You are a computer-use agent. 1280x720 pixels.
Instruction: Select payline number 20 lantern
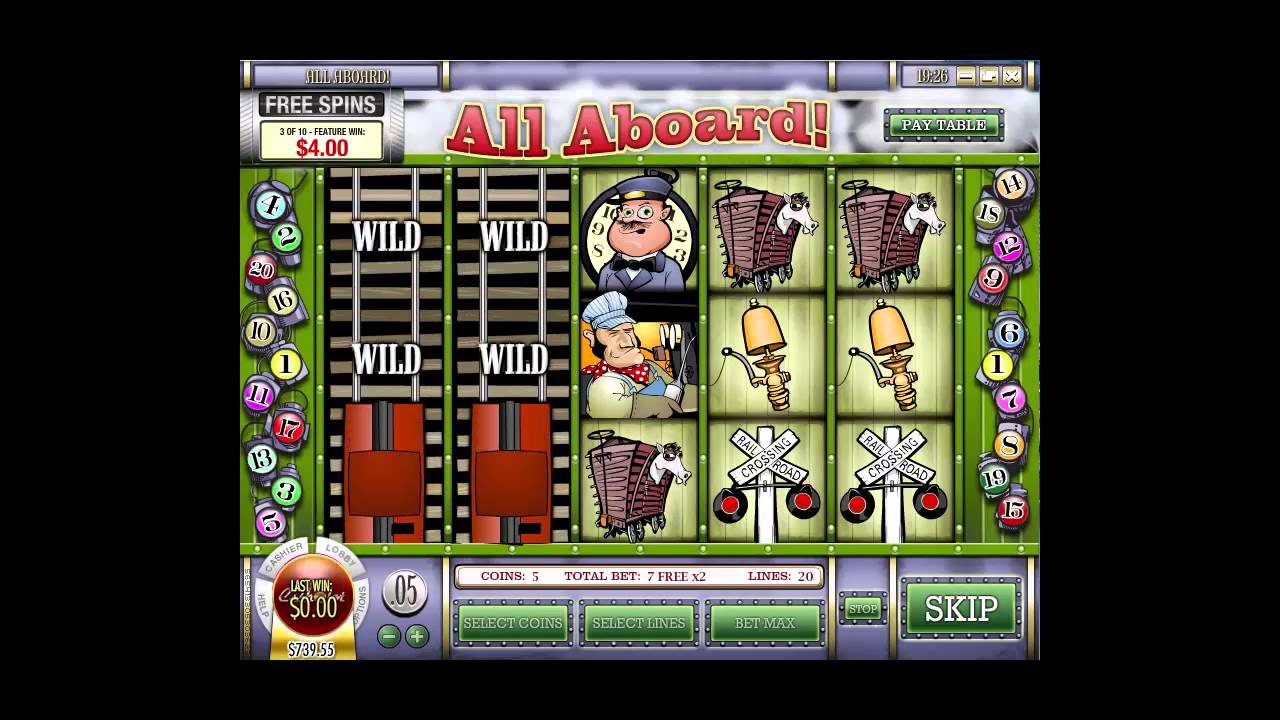click(262, 269)
